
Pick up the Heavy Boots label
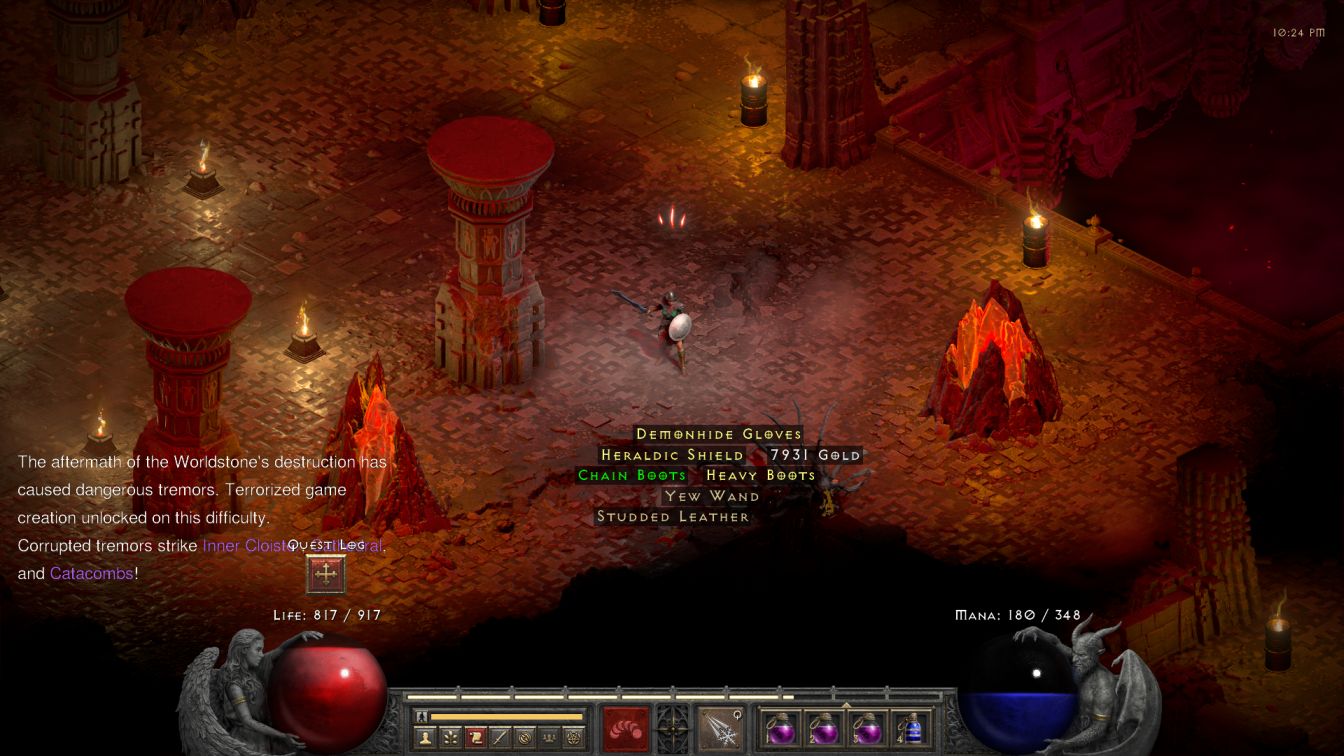coord(761,475)
